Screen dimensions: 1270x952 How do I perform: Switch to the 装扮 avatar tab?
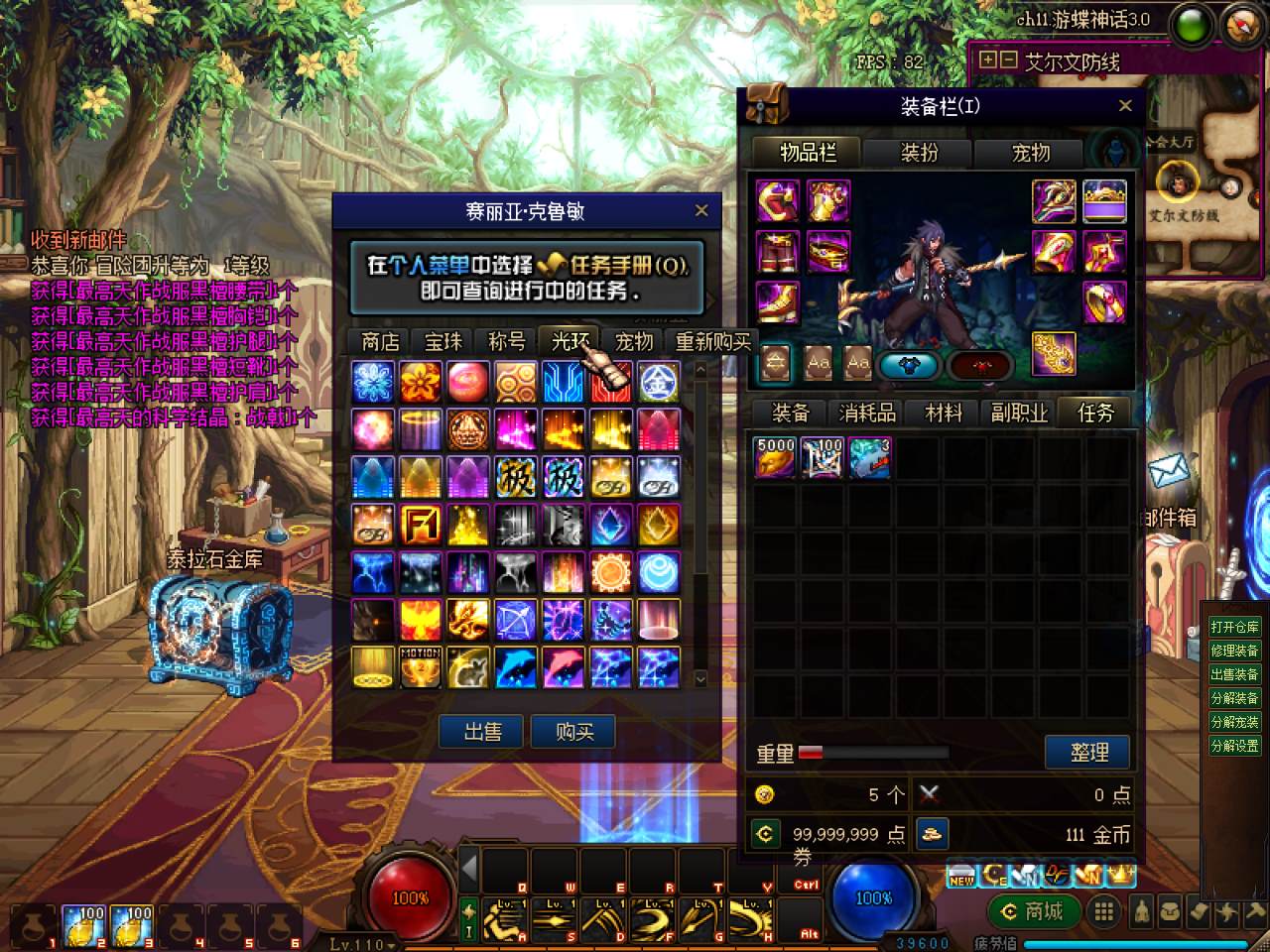click(x=919, y=153)
